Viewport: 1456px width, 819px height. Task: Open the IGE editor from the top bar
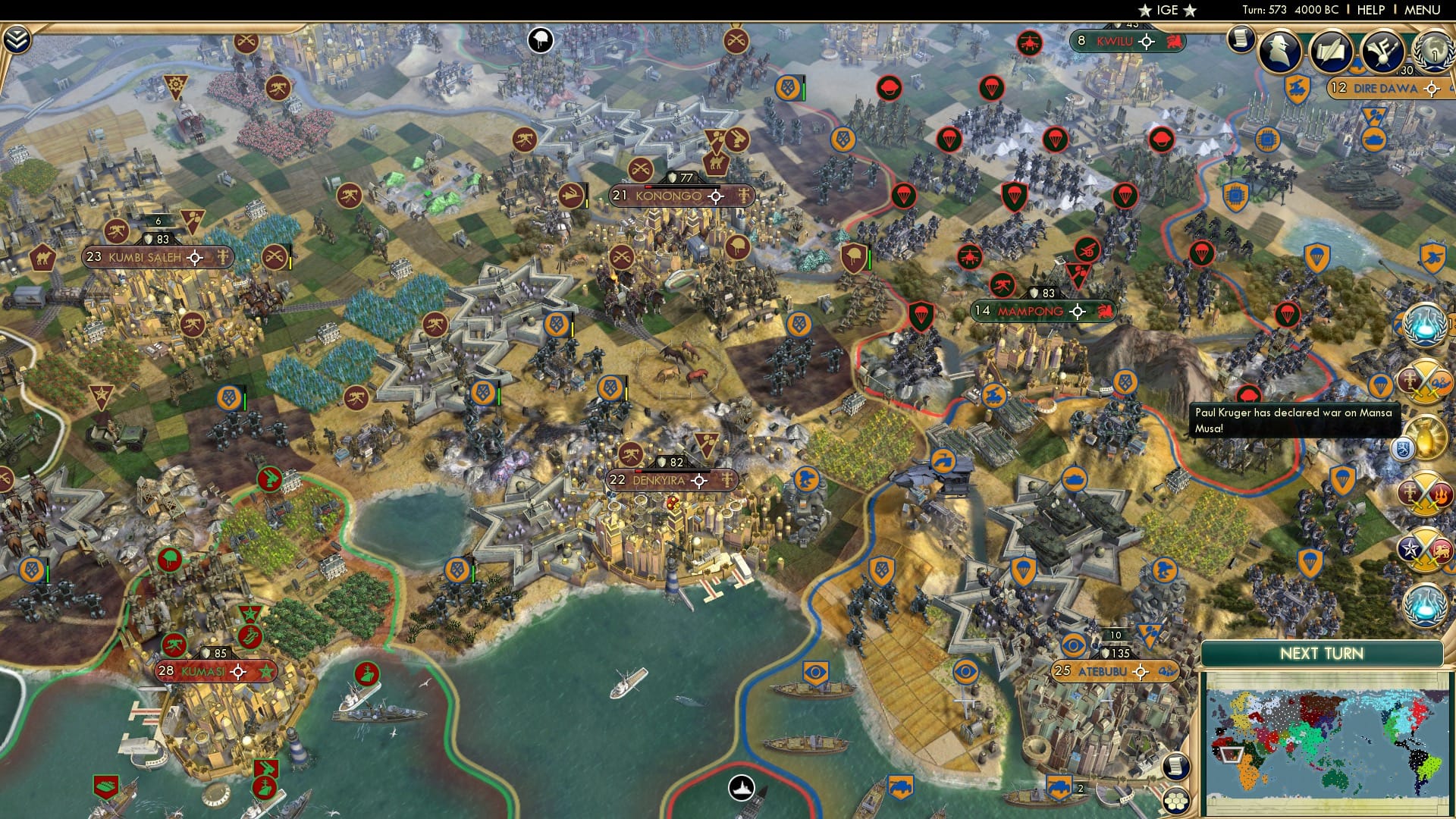(1168, 10)
